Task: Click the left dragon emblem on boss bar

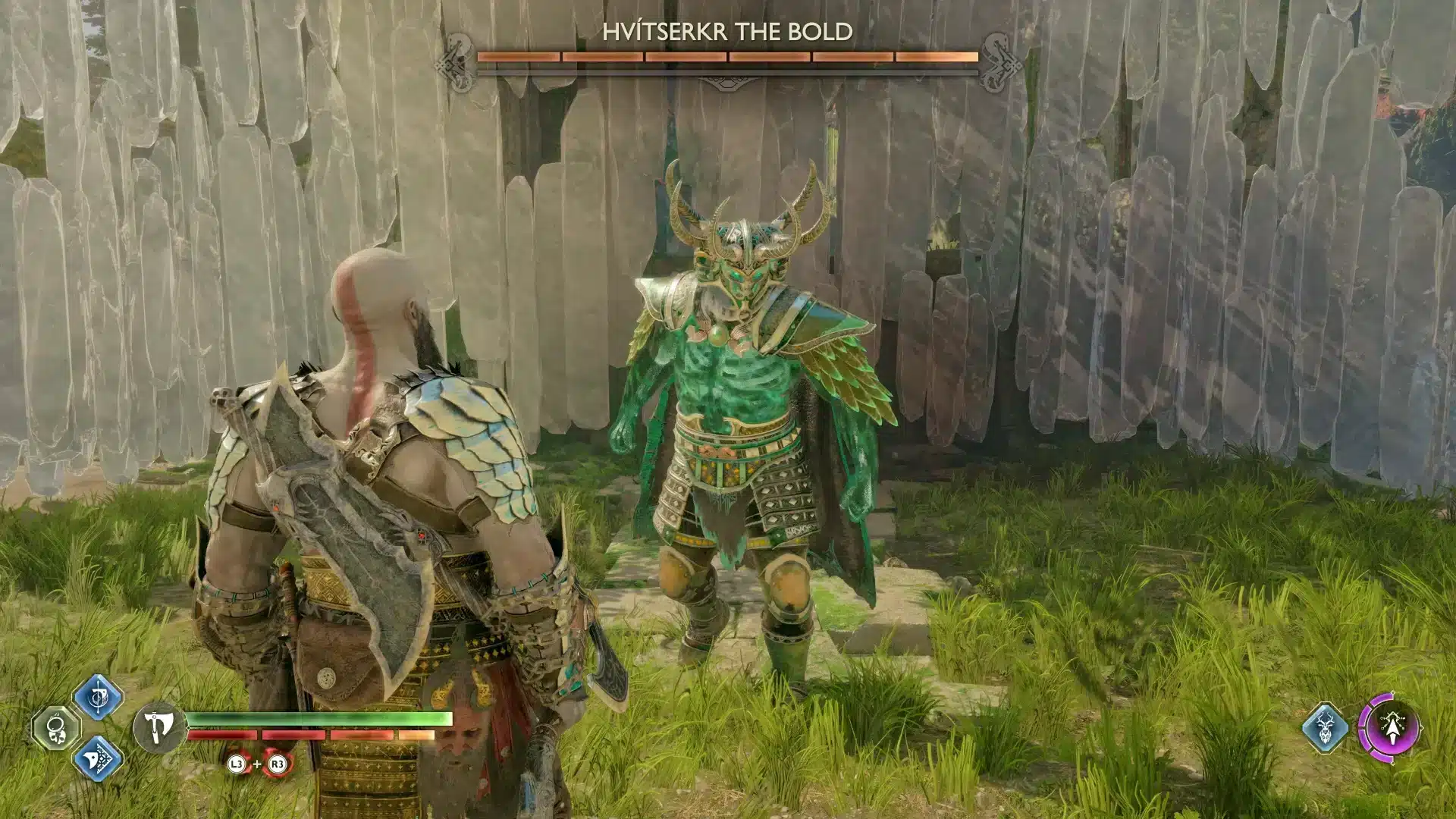Action: click(x=455, y=61)
